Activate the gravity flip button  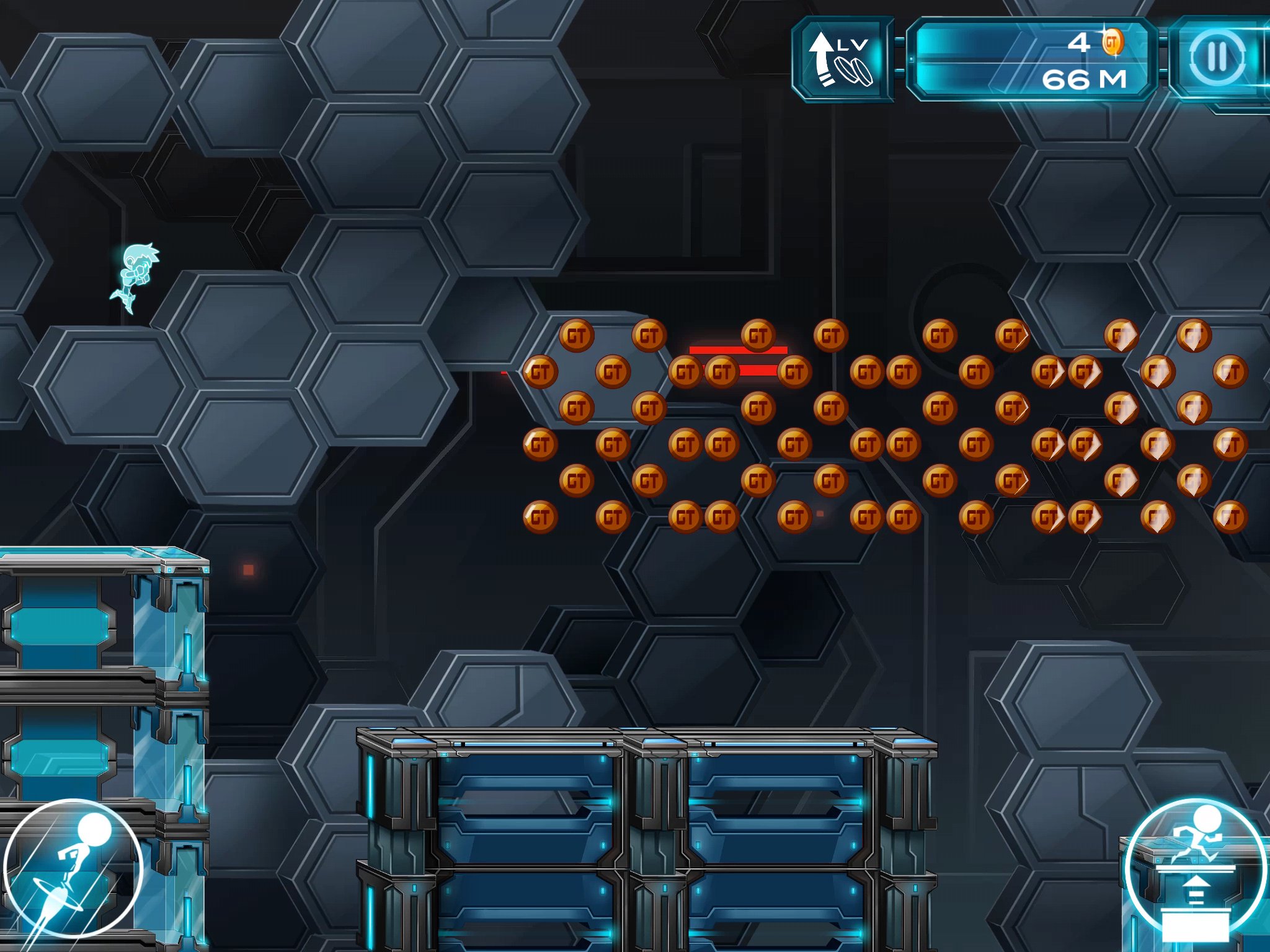(73, 868)
